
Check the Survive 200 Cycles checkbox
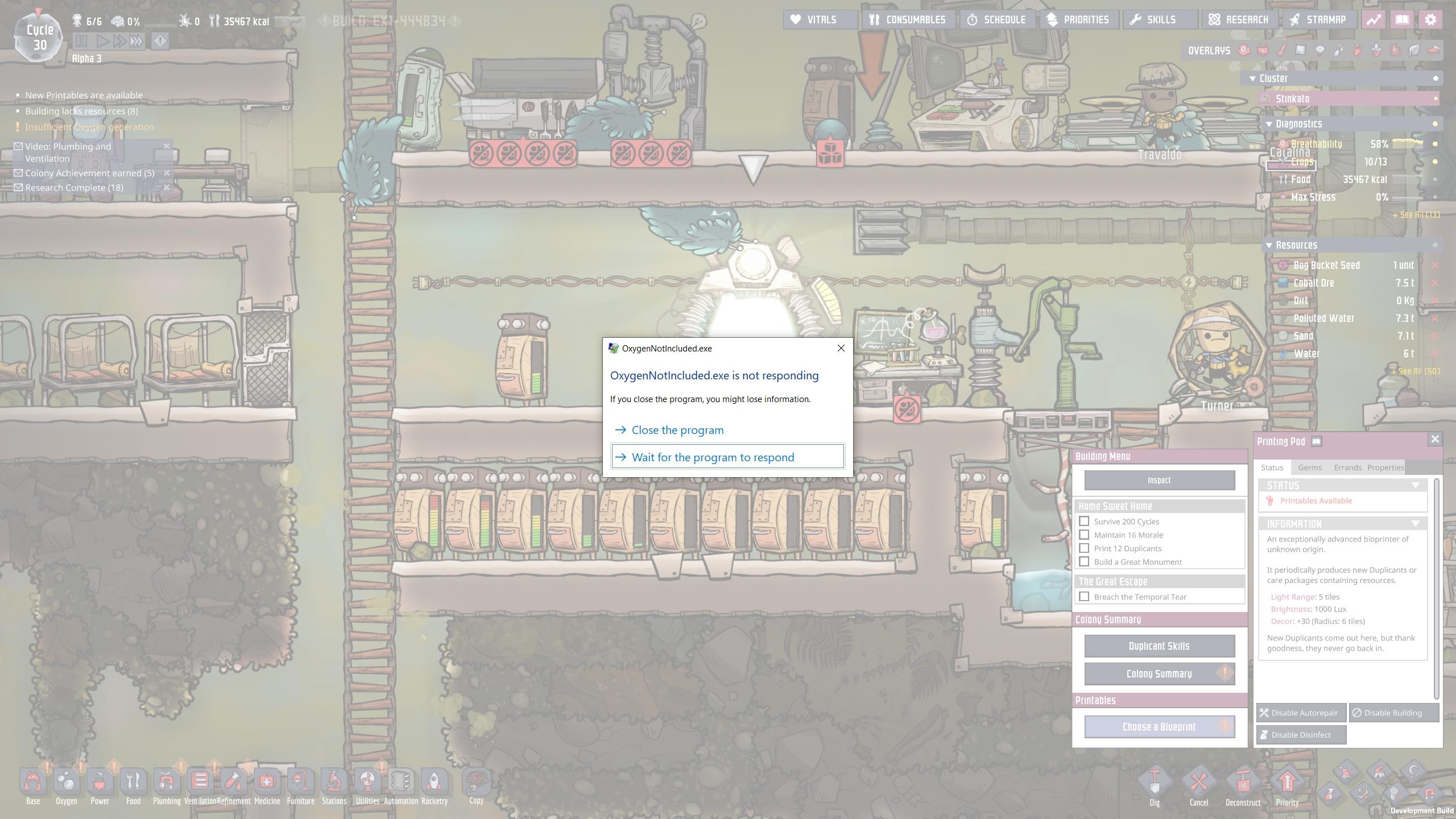tap(1085, 521)
